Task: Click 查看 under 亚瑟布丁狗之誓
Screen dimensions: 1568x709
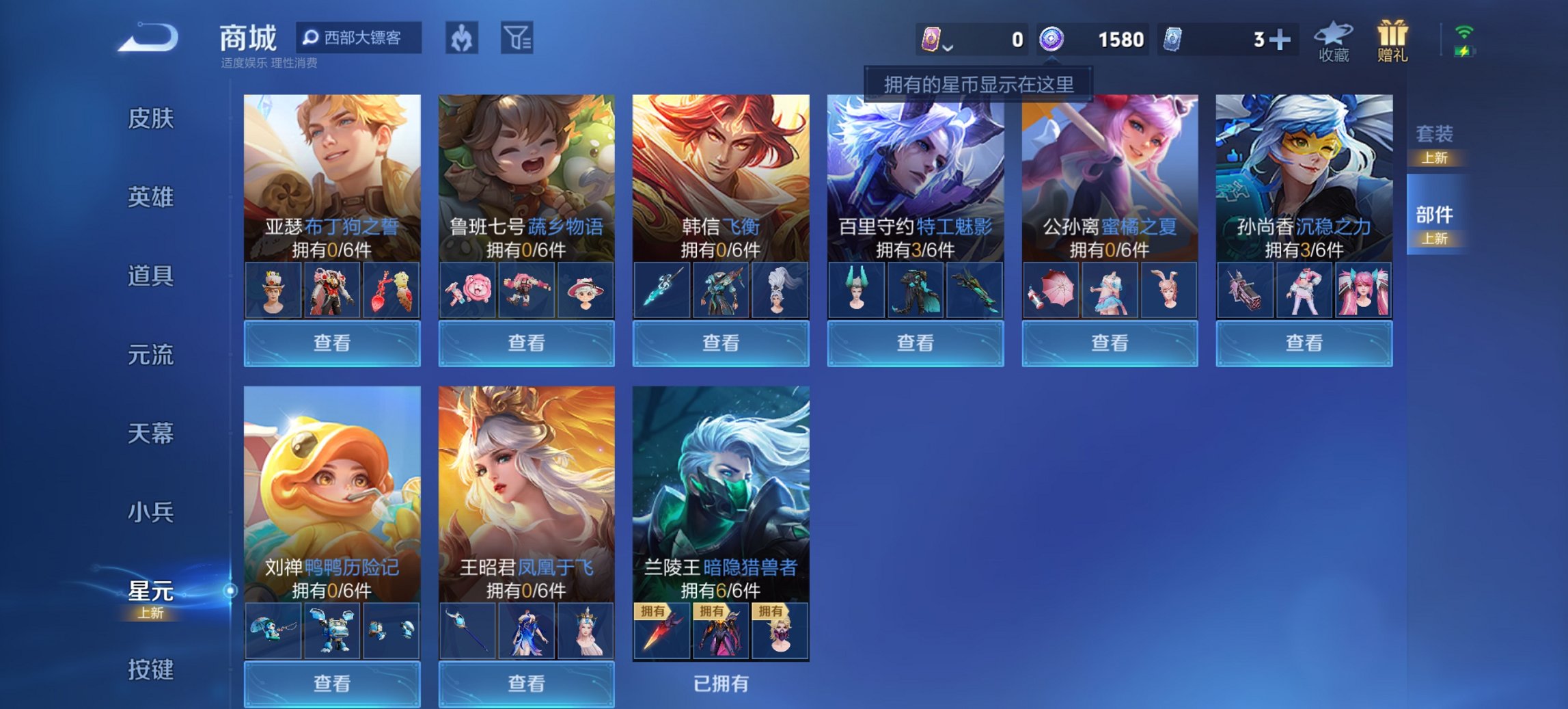Action: tap(331, 343)
